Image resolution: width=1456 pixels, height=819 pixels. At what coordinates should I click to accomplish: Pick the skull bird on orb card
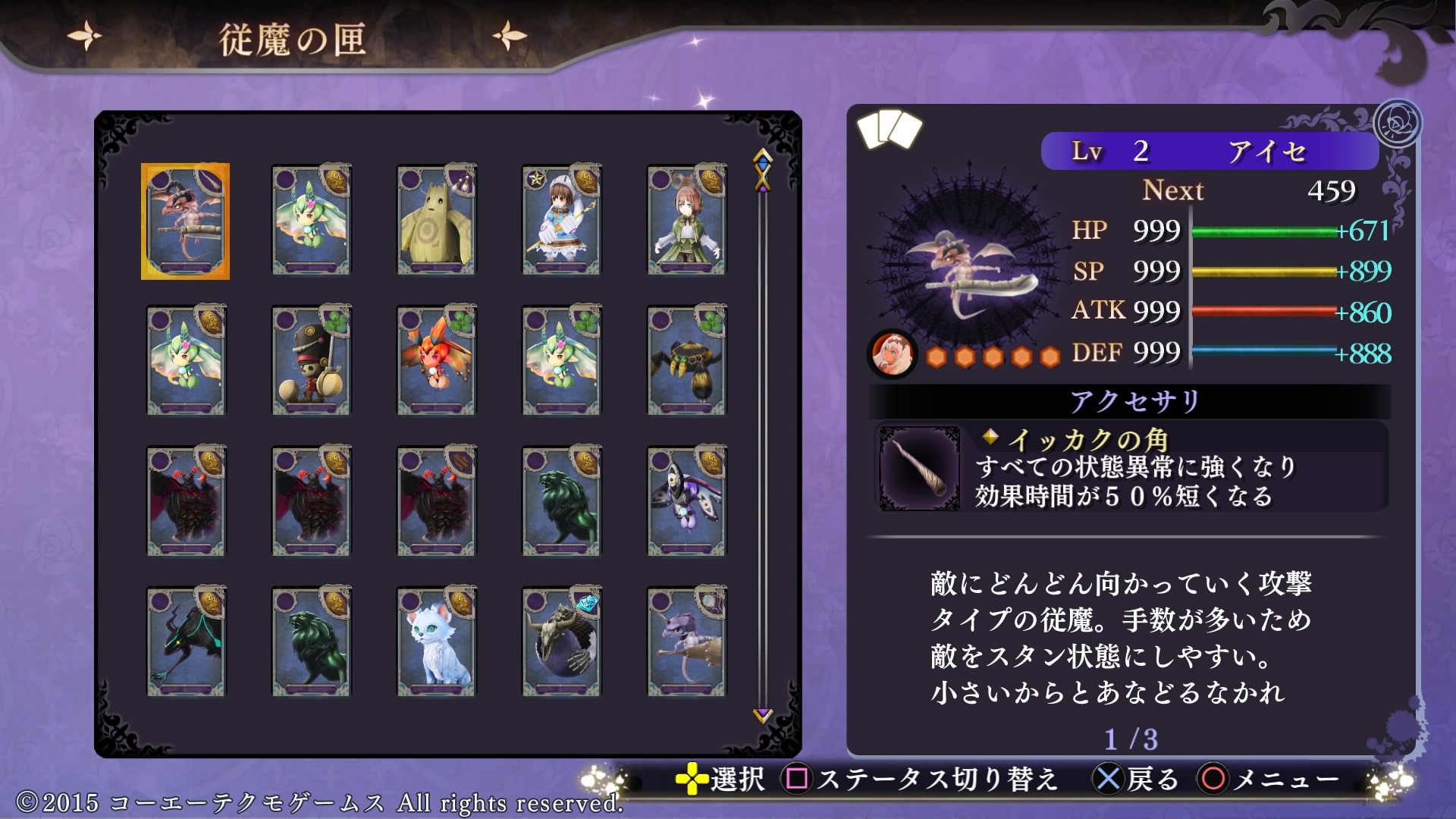561,642
